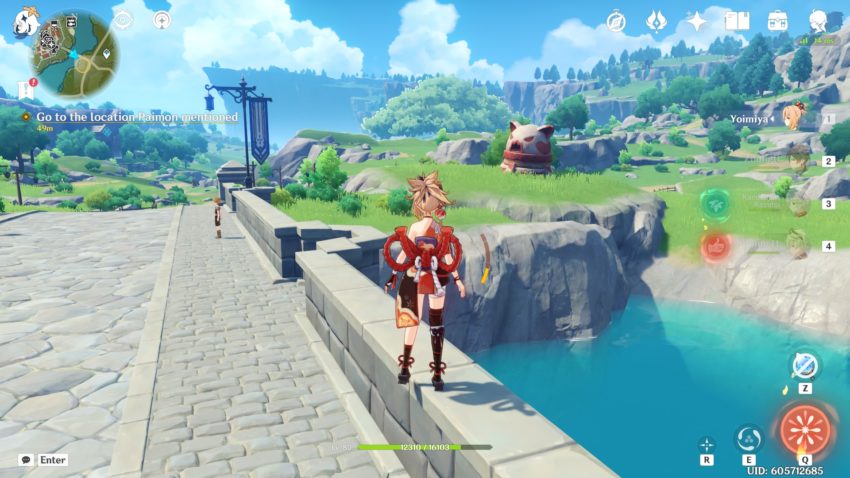Open the quest journal icon with red alert
Viewport: 850px width, 478px height.
[25, 89]
